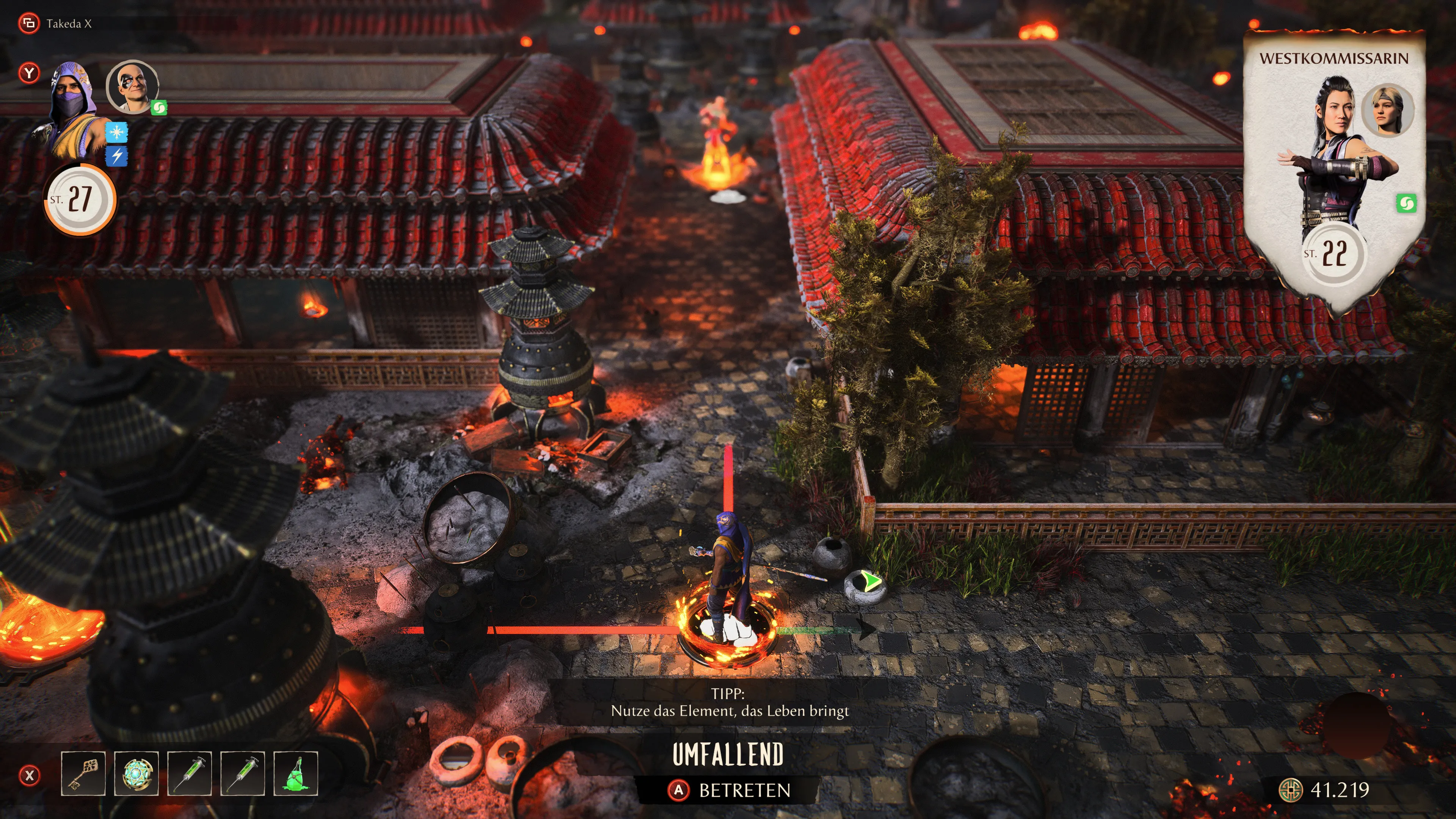View the opponent's blonde Kameo portrait

click(1387, 111)
